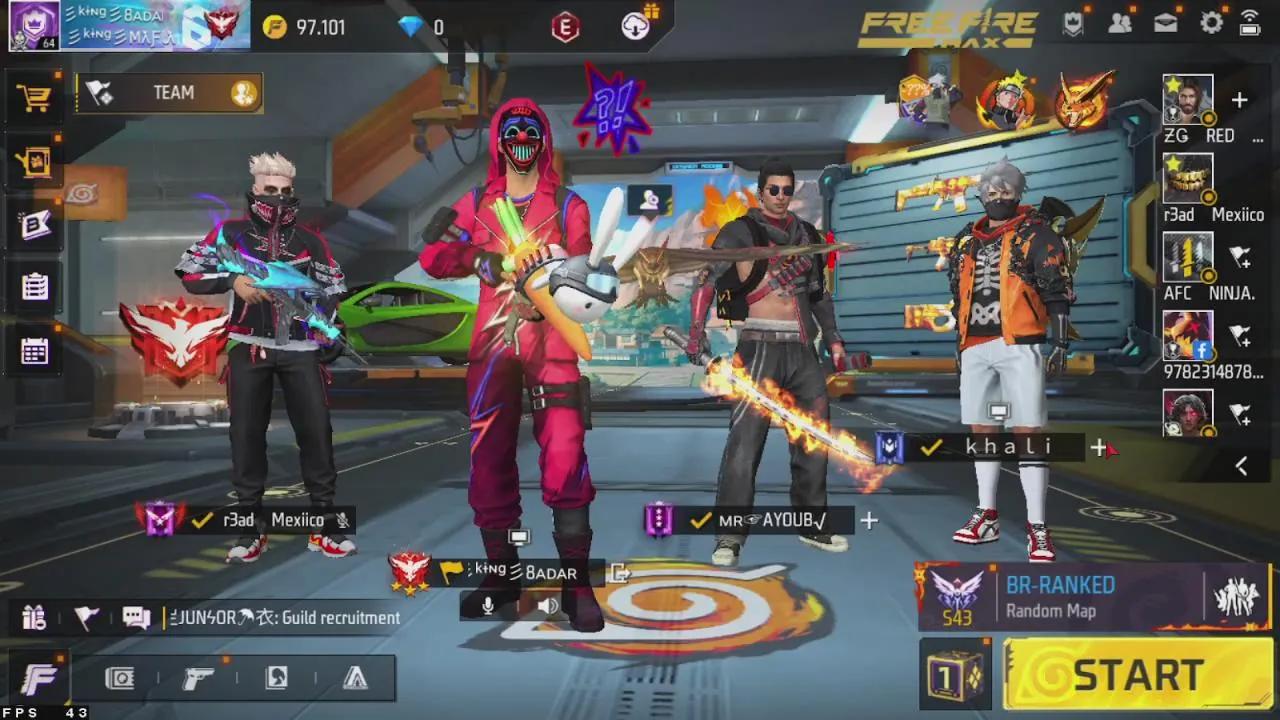1280x720 pixels.
Task: Open the mail envelope icon
Action: [1166, 24]
